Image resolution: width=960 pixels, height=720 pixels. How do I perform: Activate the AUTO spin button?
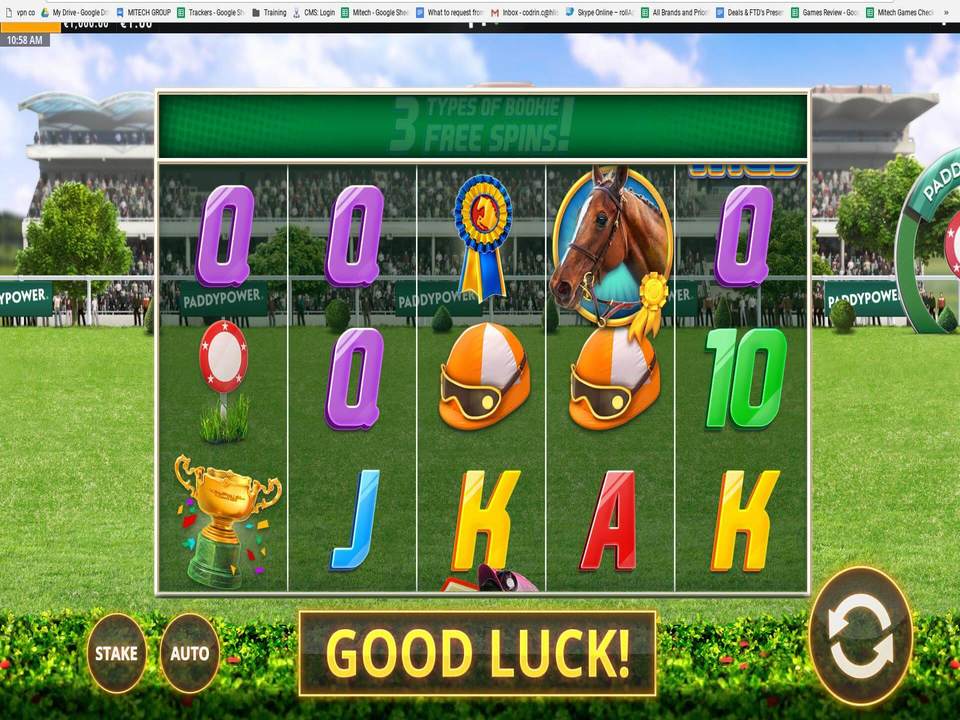click(190, 653)
